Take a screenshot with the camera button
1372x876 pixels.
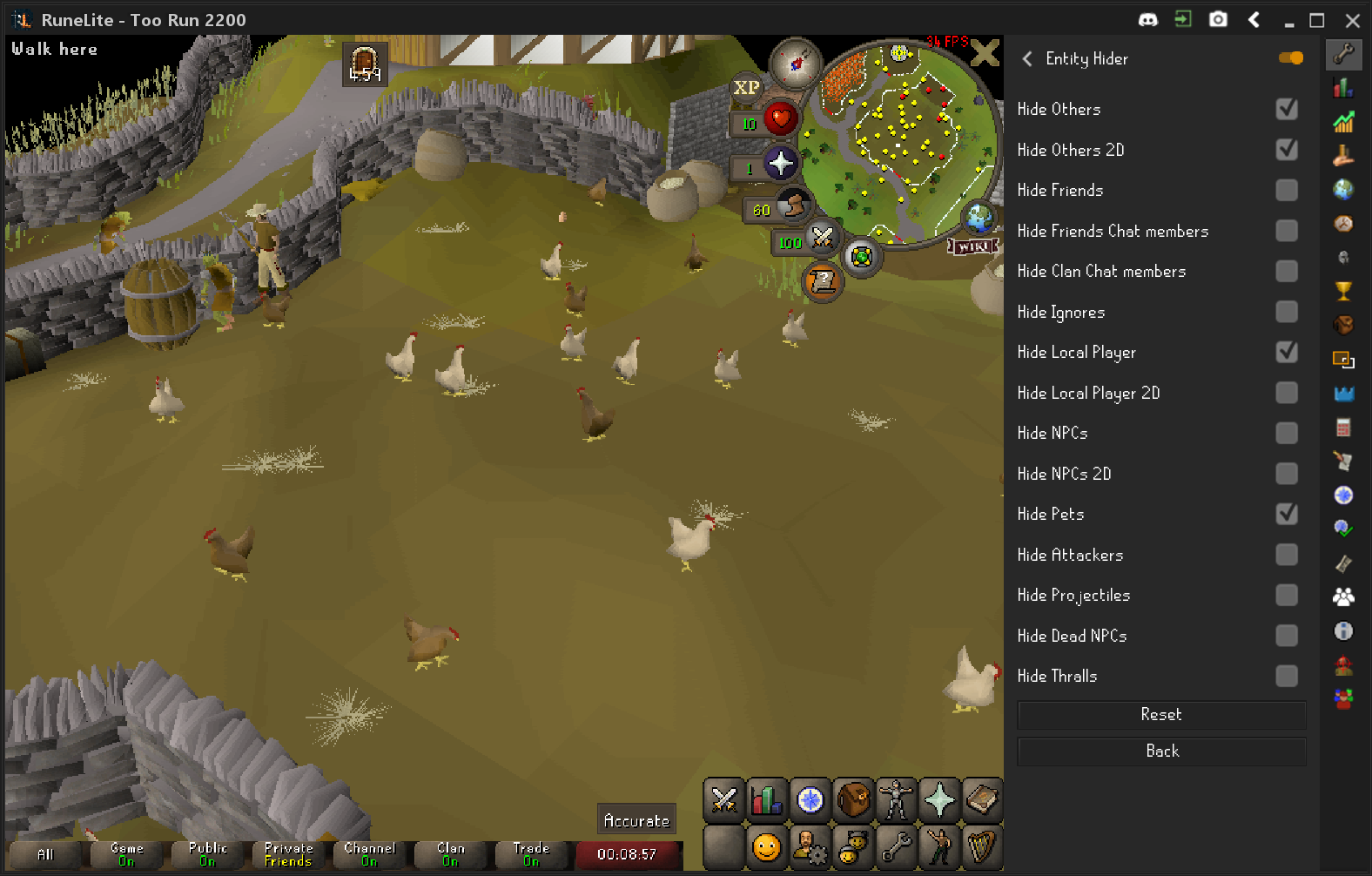[x=1218, y=19]
